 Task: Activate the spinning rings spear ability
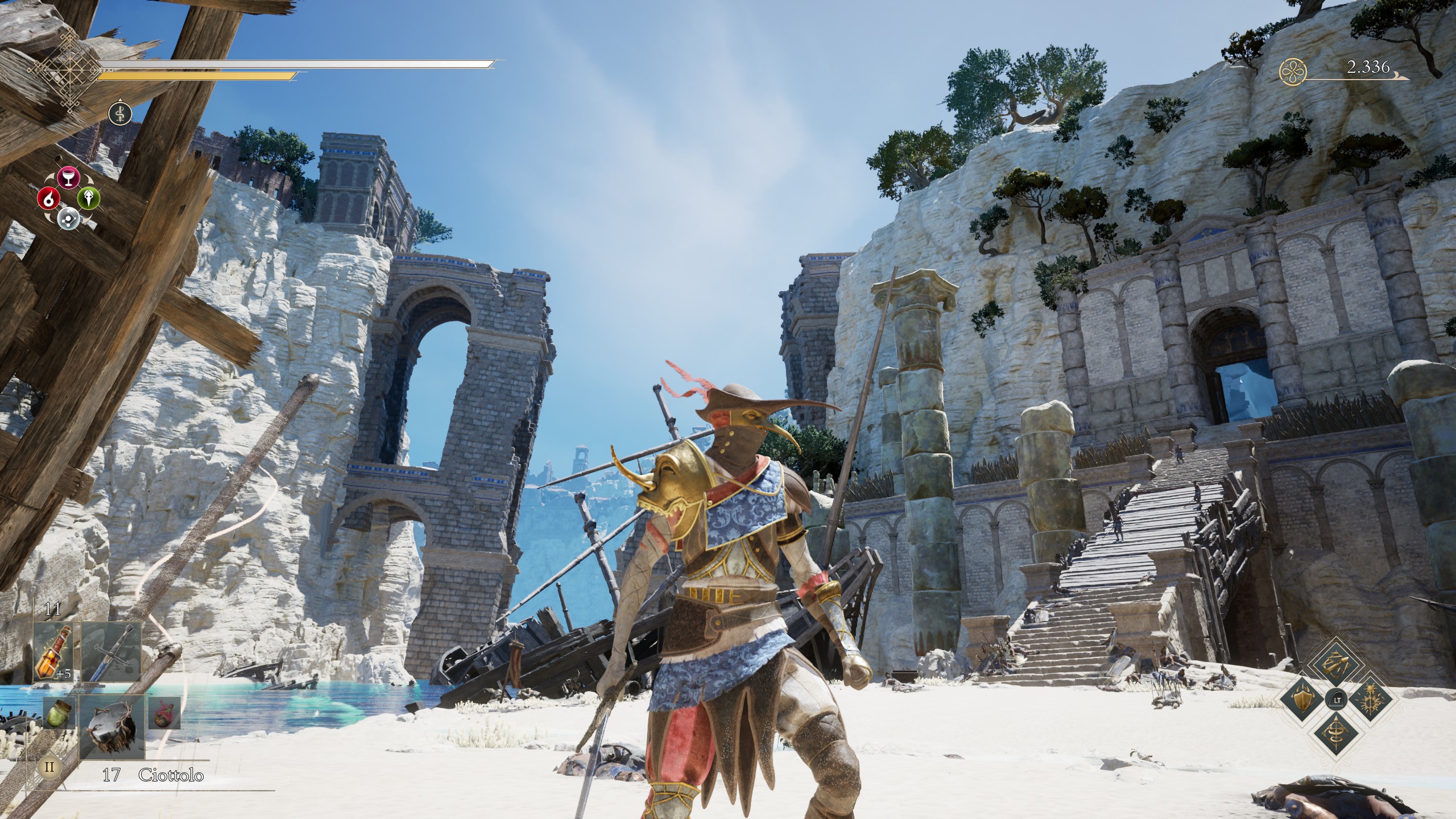[1335, 734]
